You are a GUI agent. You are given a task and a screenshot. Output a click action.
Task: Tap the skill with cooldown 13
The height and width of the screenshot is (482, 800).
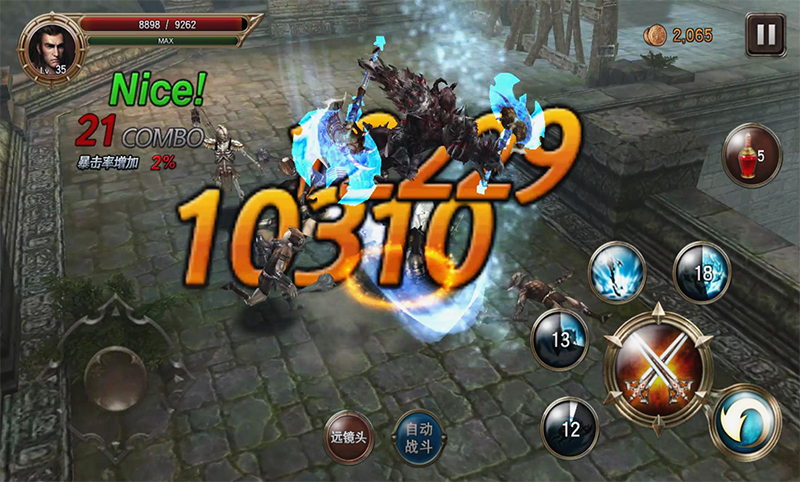559,340
